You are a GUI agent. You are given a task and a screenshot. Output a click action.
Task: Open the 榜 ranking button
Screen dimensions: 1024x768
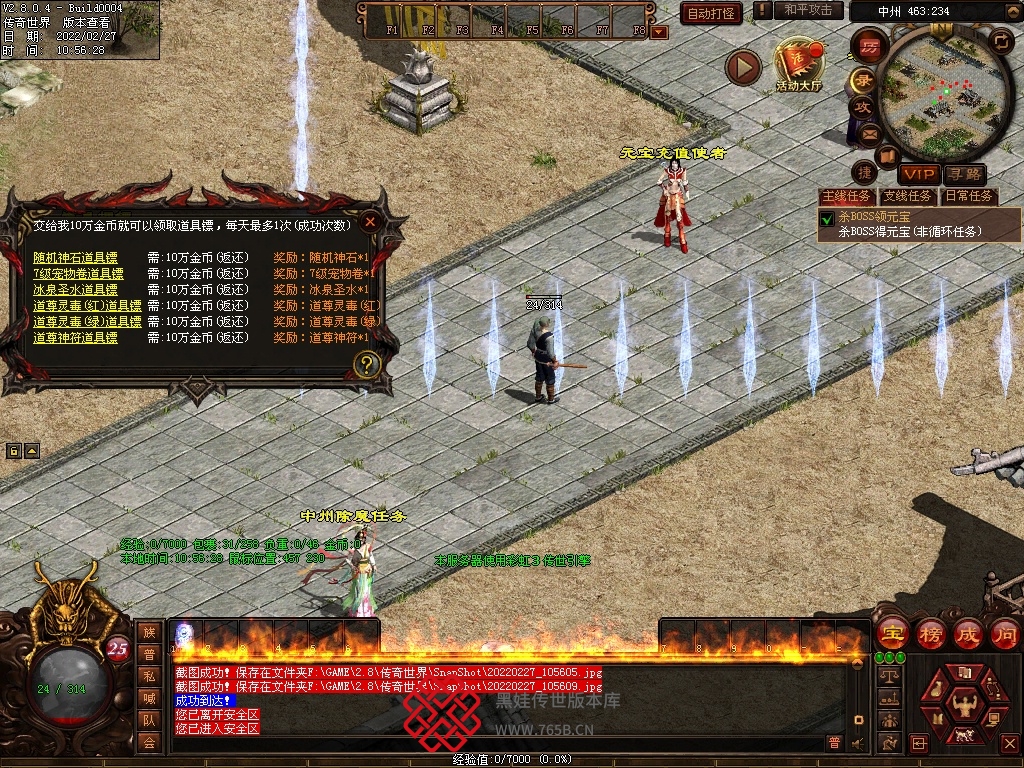pyautogui.click(x=930, y=633)
